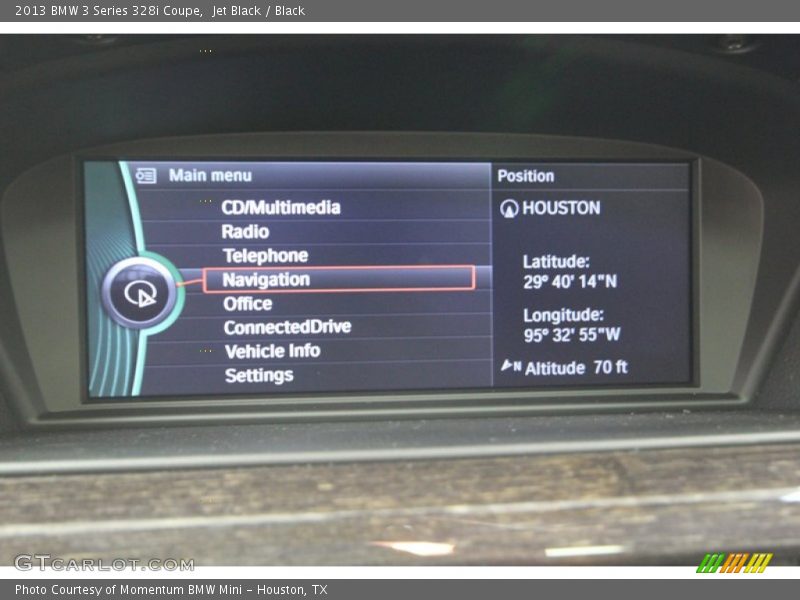This screenshot has height=600, width=800.
Task: Open ConnectedDrive from the main menu
Action: (287, 327)
